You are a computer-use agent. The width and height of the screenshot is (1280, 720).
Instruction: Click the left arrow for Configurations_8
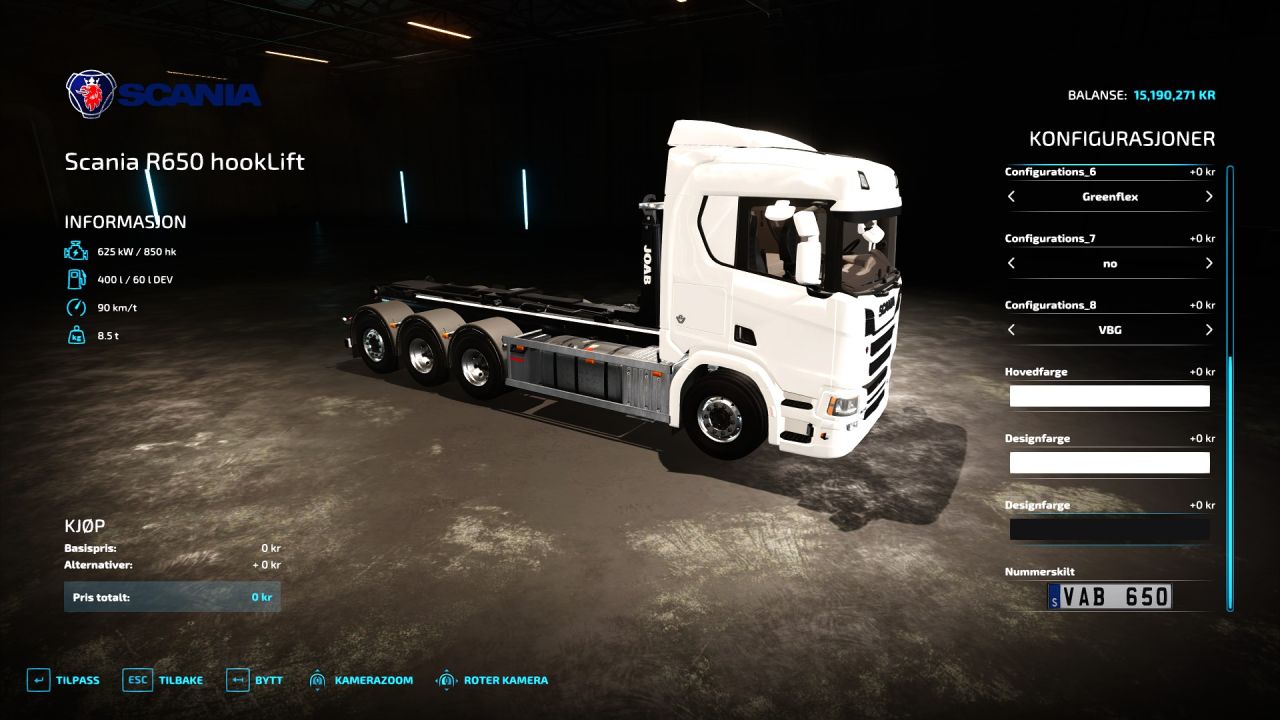point(1010,330)
